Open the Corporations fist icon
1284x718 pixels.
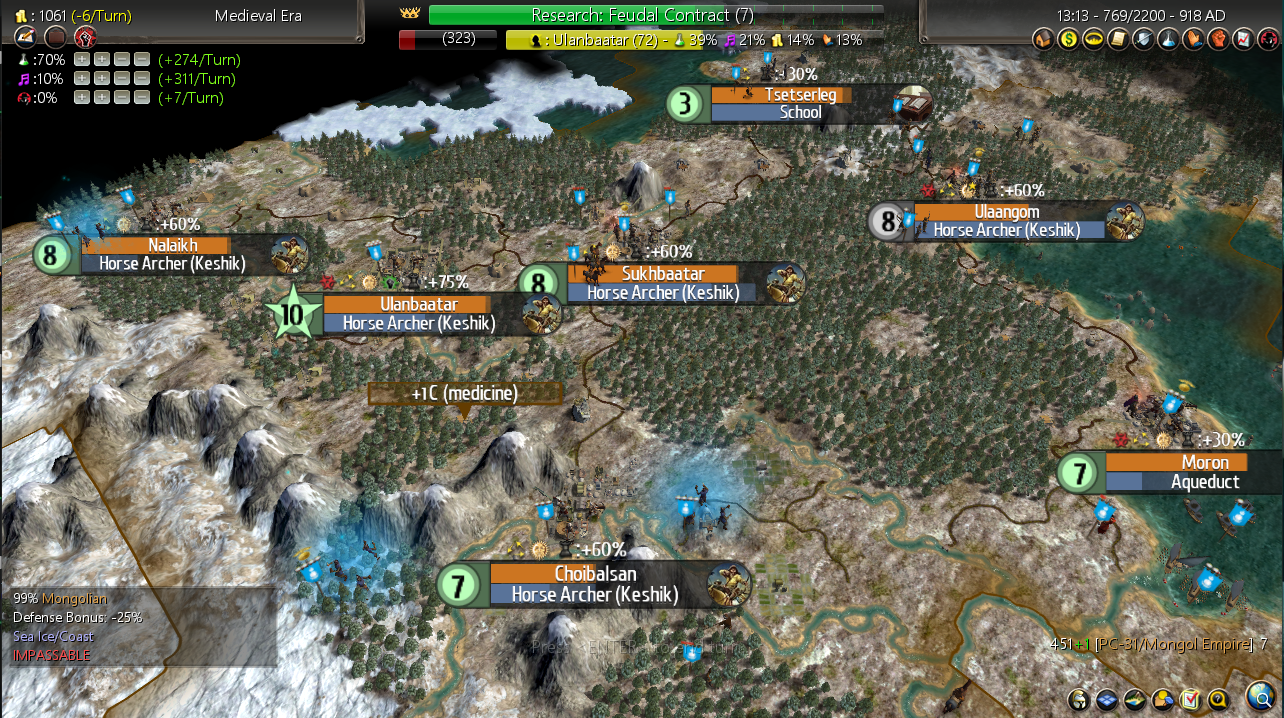point(1217,40)
